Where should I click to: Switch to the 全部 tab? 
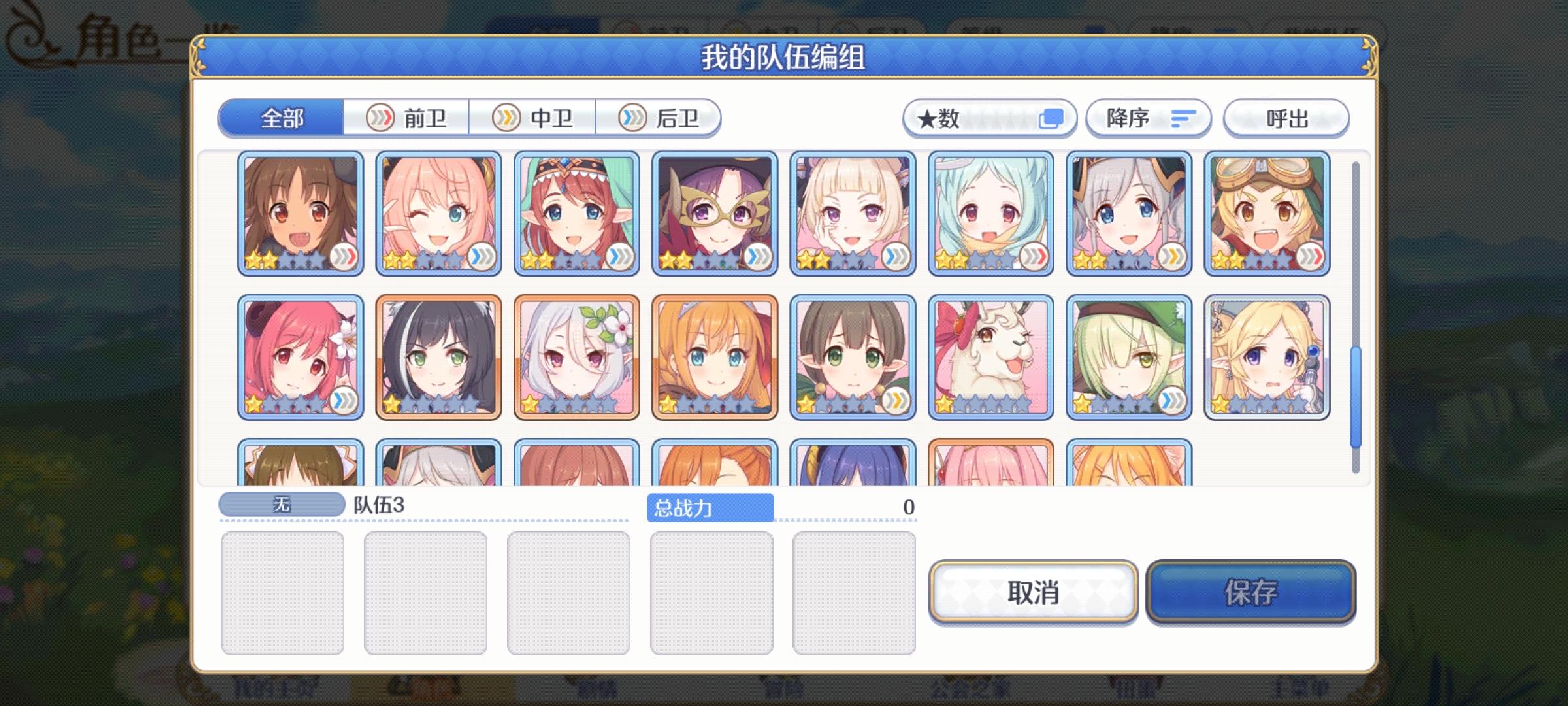click(281, 119)
